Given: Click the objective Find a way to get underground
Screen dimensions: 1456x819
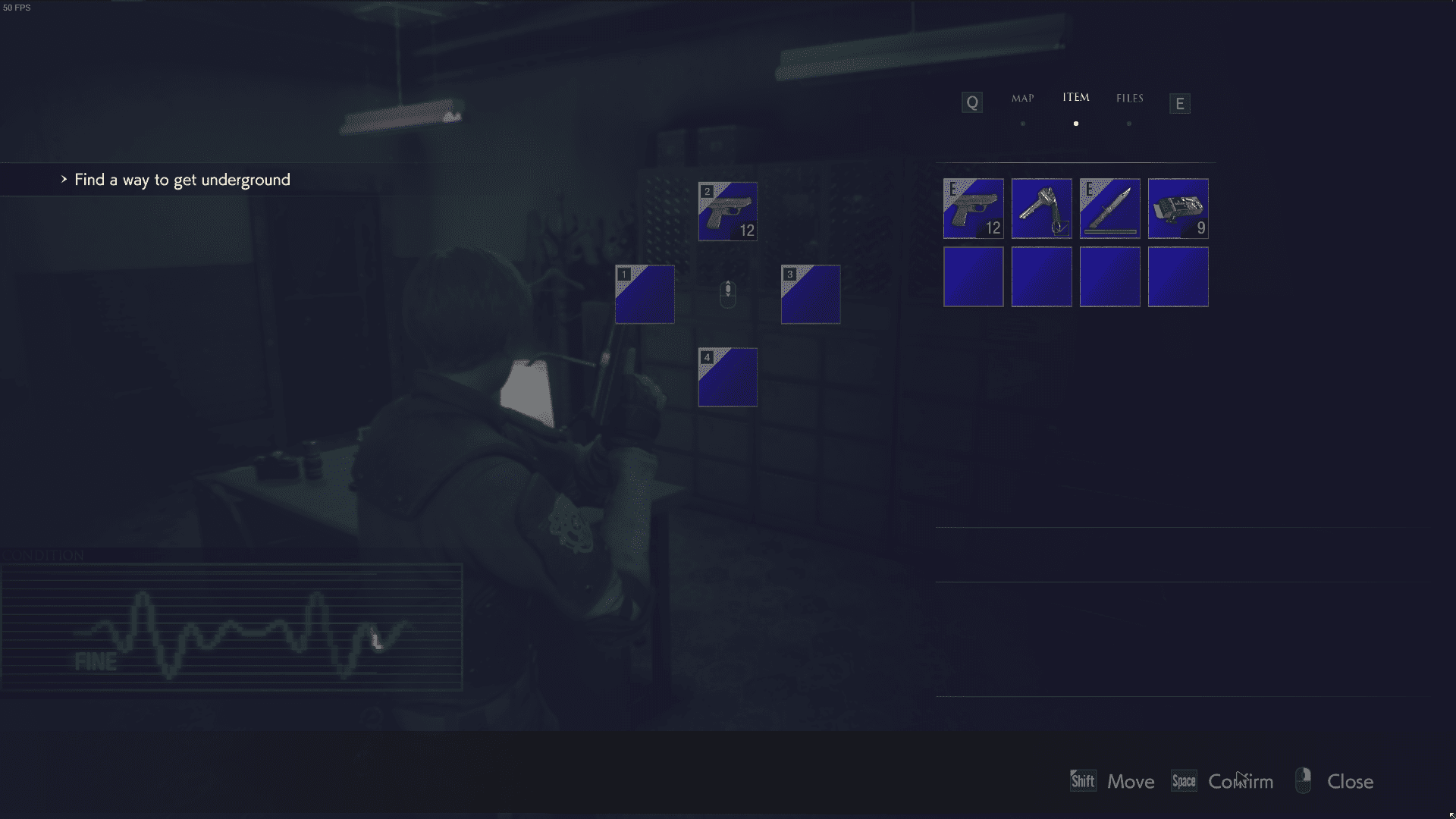Looking at the screenshot, I should (x=181, y=180).
